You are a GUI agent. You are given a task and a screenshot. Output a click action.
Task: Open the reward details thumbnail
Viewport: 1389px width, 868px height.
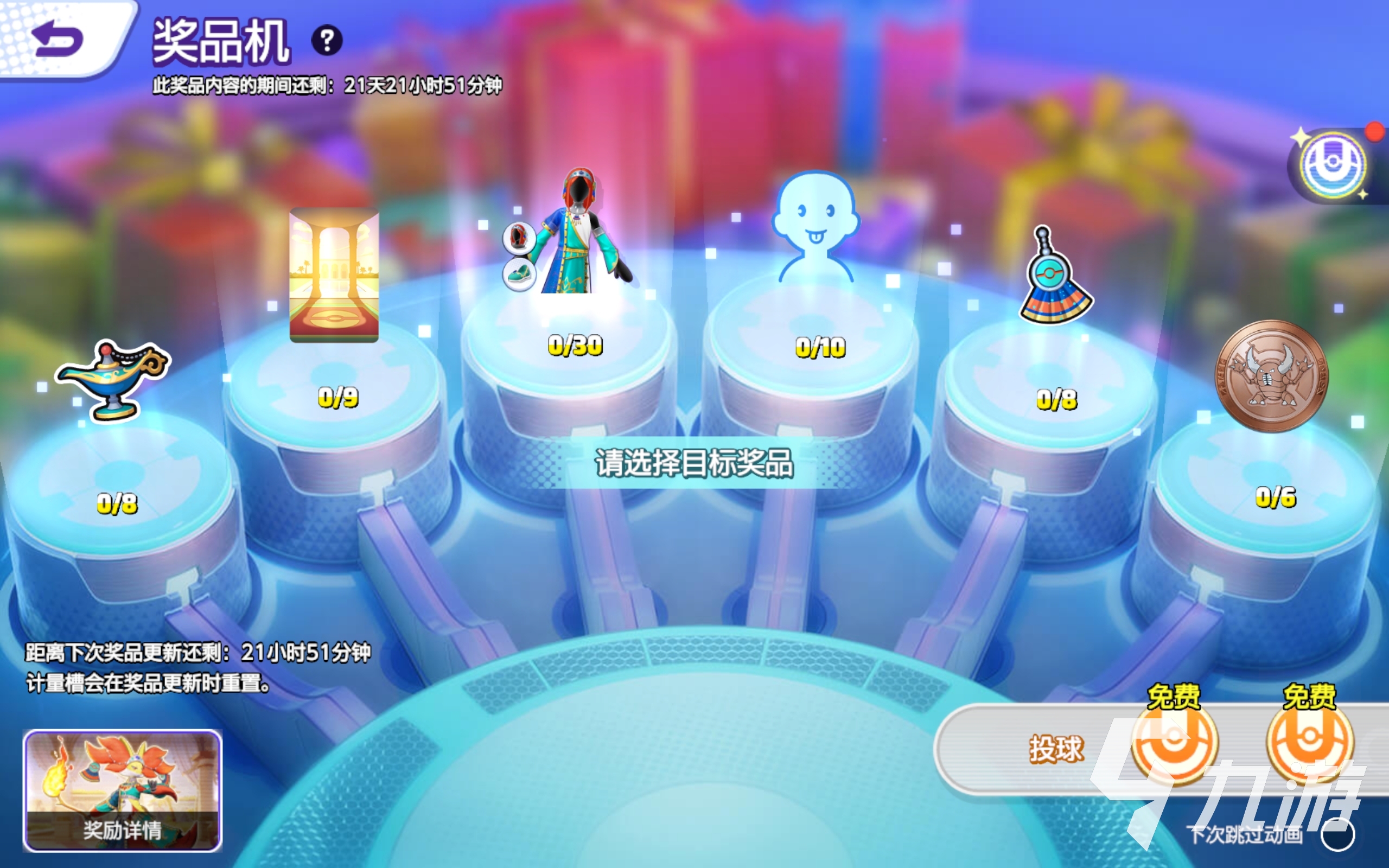click(x=122, y=789)
